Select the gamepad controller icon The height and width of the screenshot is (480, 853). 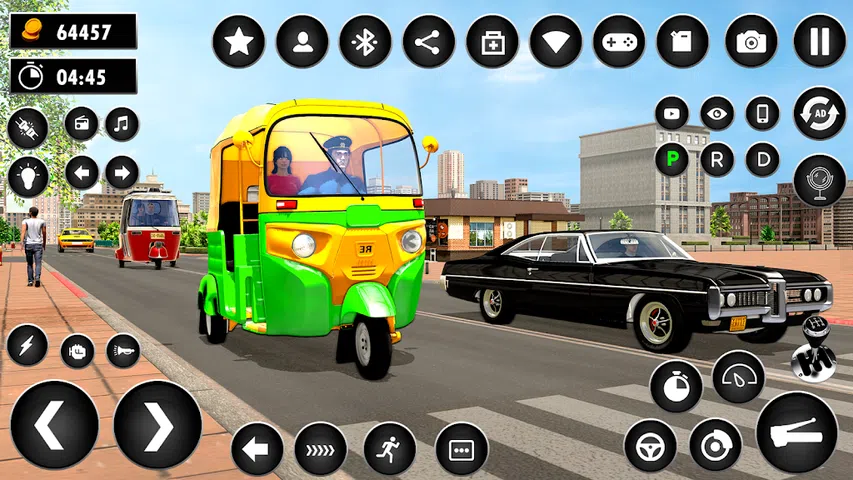pyautogui.click(x=619, y=42)
